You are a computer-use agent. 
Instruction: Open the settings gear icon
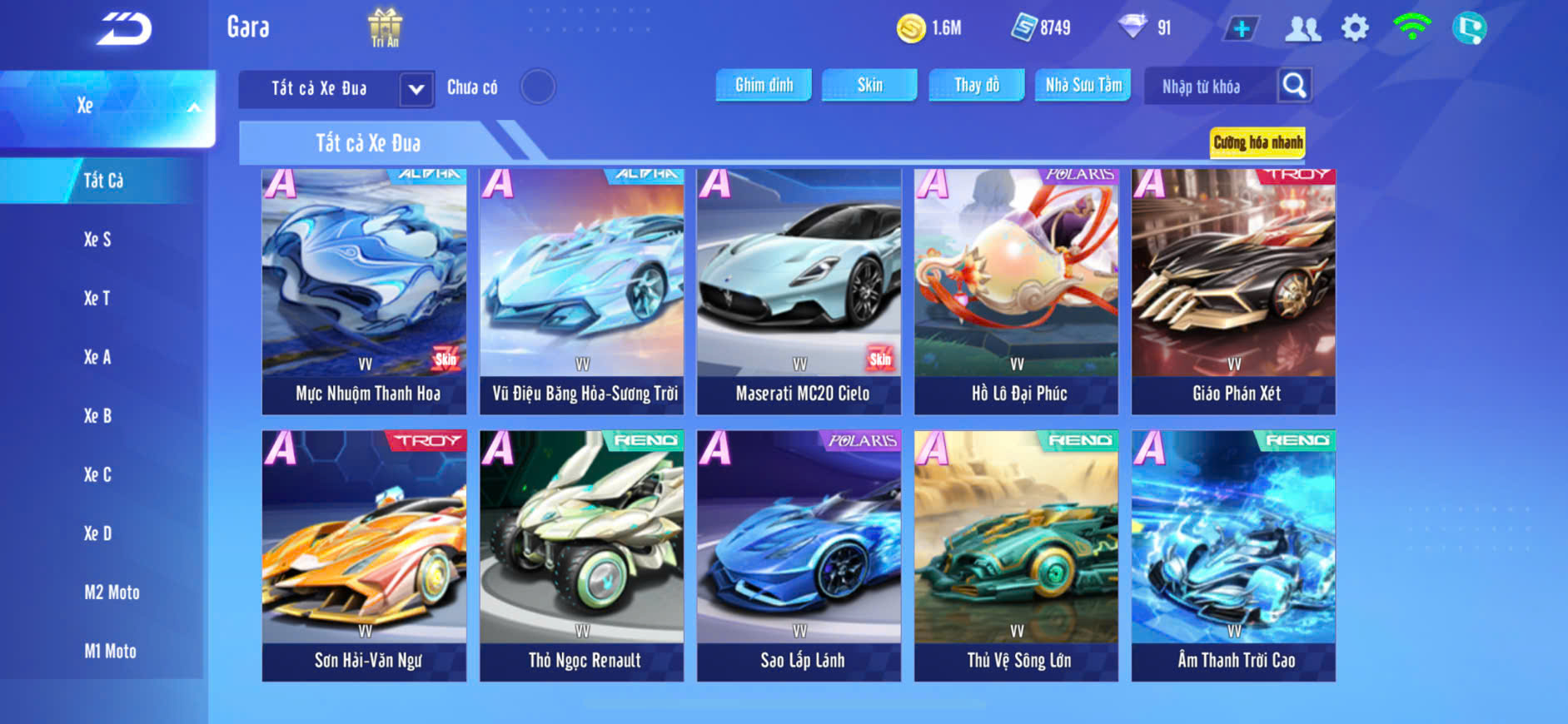tap(1355, 28)
